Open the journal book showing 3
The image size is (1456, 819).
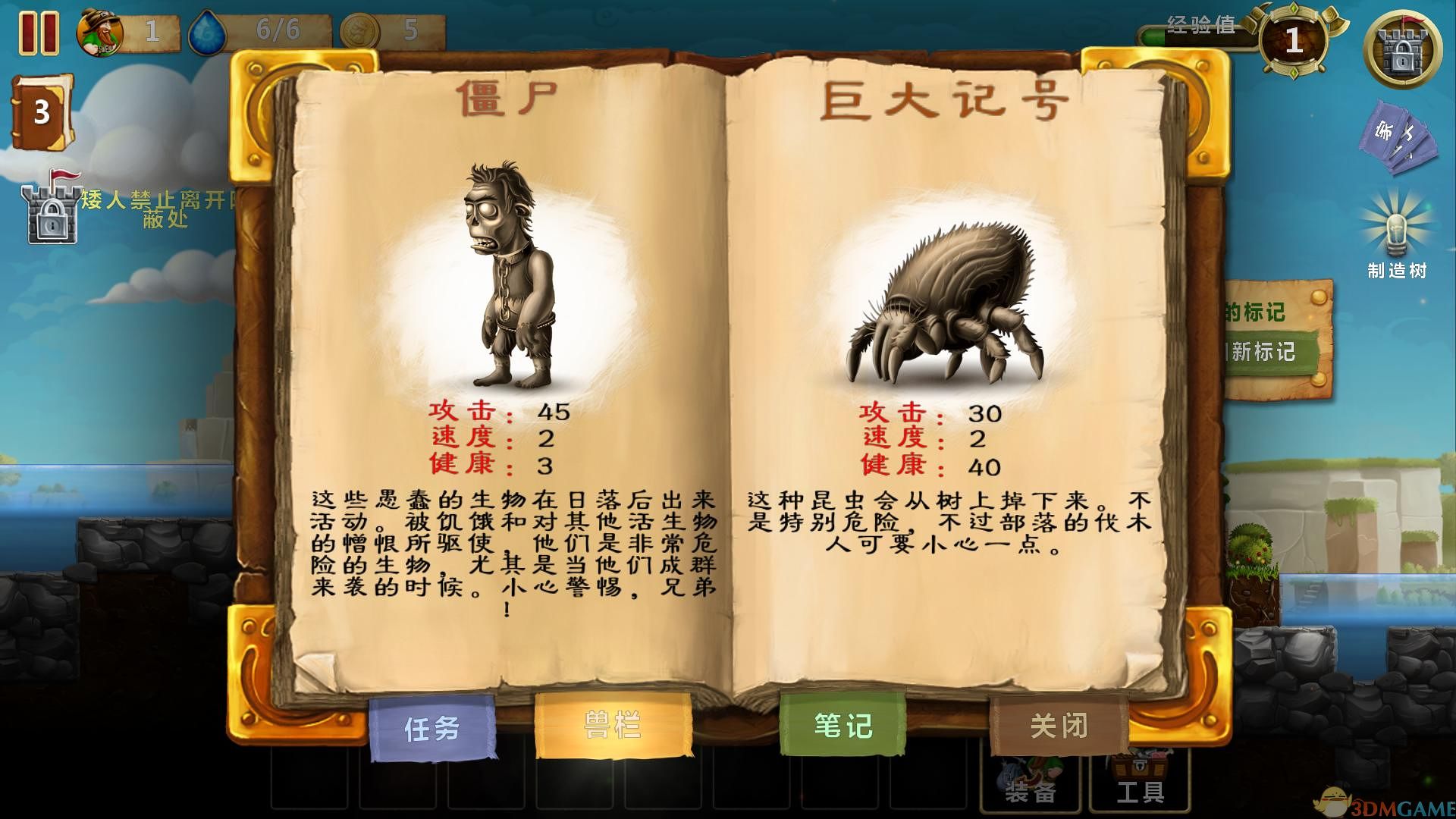click(39, 111)
